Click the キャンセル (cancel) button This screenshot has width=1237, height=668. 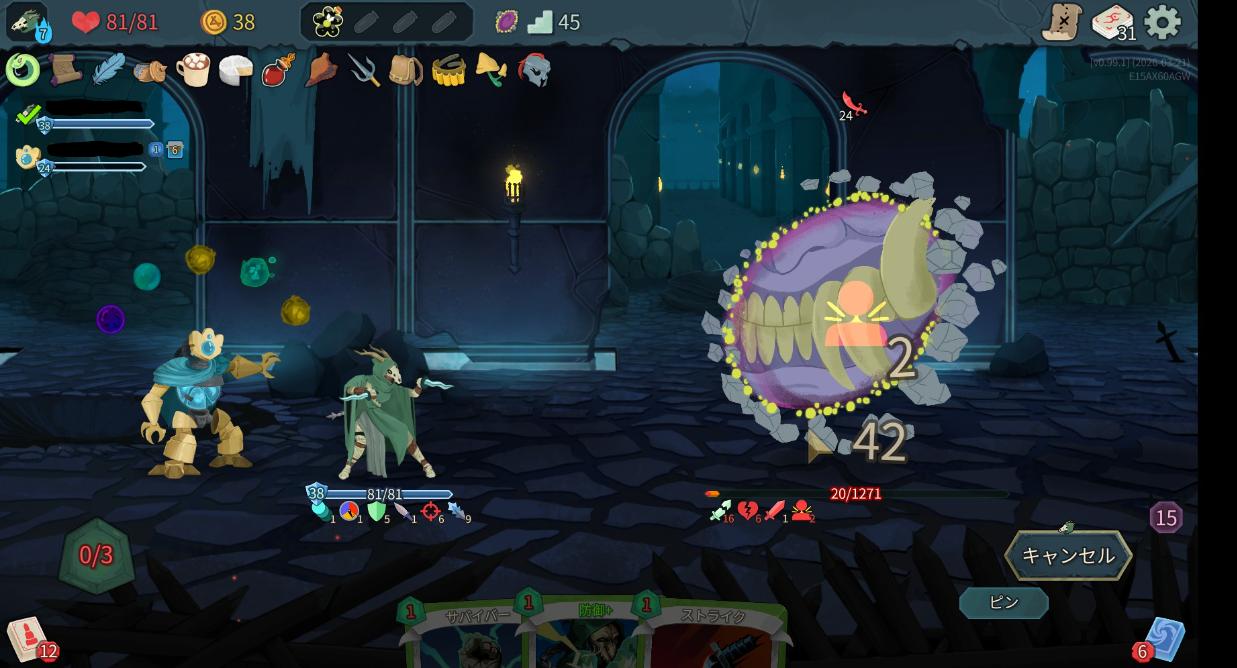(x=1068, y=556)
